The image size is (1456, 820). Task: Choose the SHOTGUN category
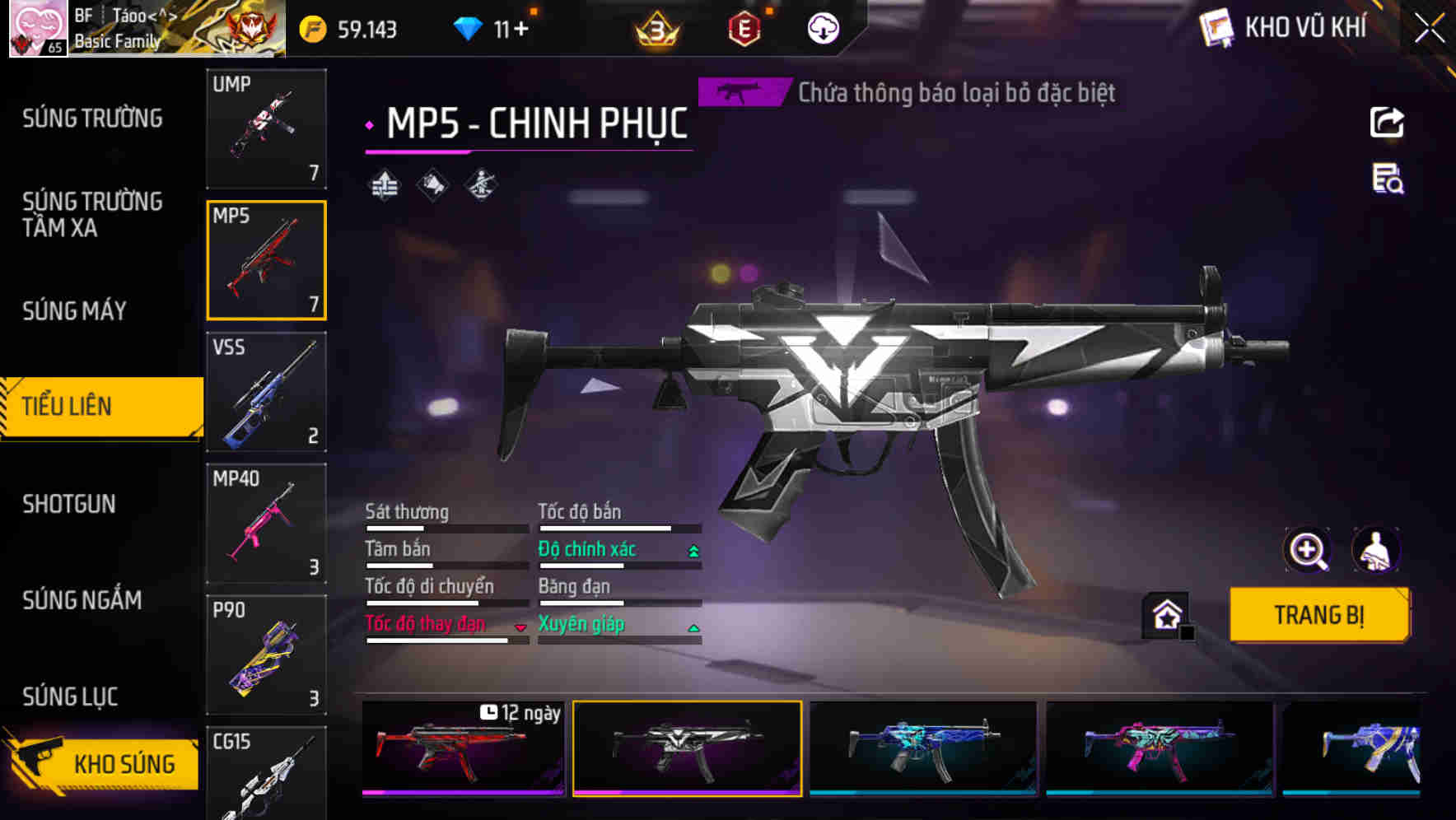pyautogui.click(x=69, y=504)
